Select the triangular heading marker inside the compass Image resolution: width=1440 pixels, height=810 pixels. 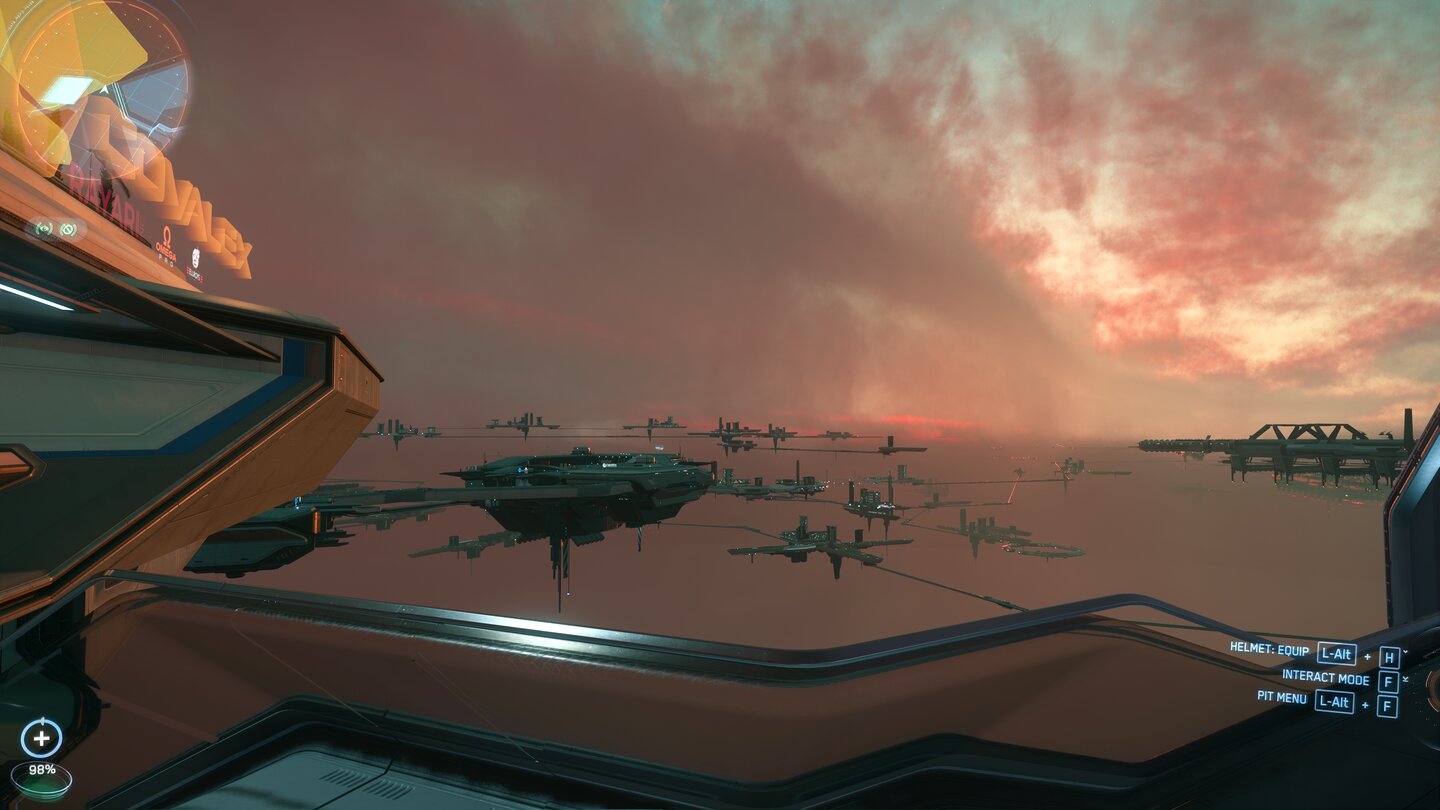[x=103, y=90]
